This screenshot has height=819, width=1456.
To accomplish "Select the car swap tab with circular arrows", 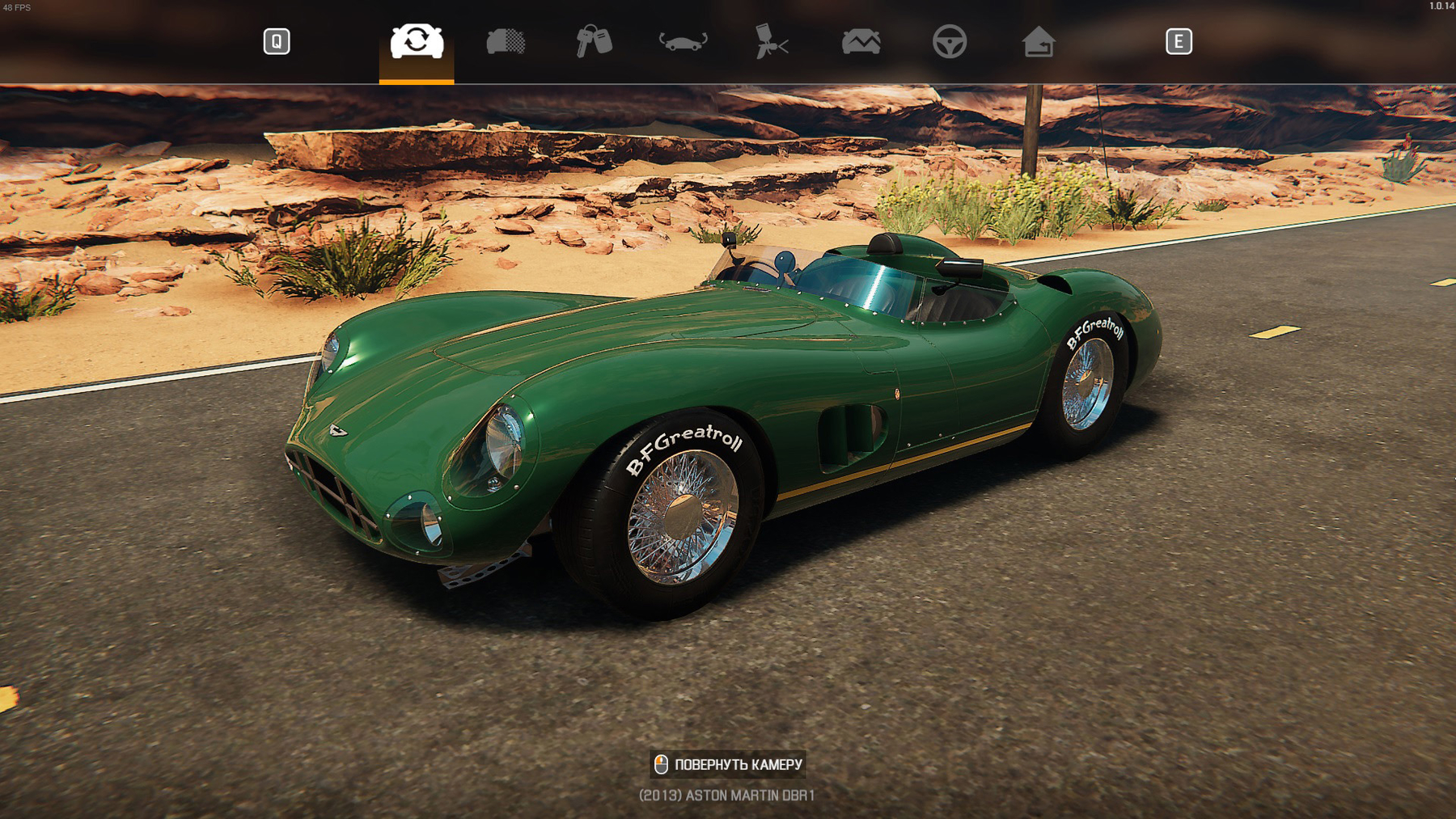I will coord(417,41).
